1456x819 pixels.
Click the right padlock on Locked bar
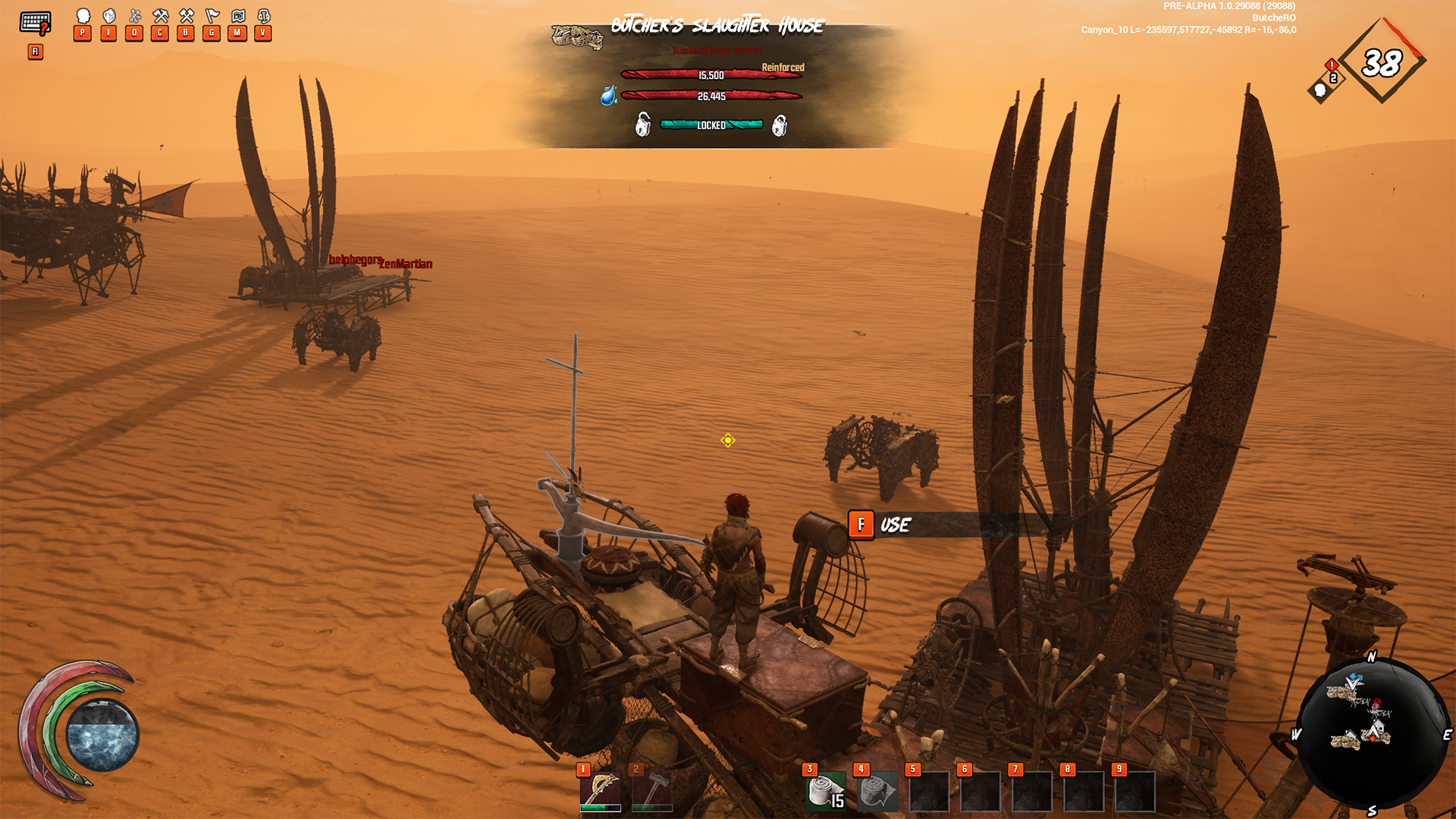pos(780,125)
